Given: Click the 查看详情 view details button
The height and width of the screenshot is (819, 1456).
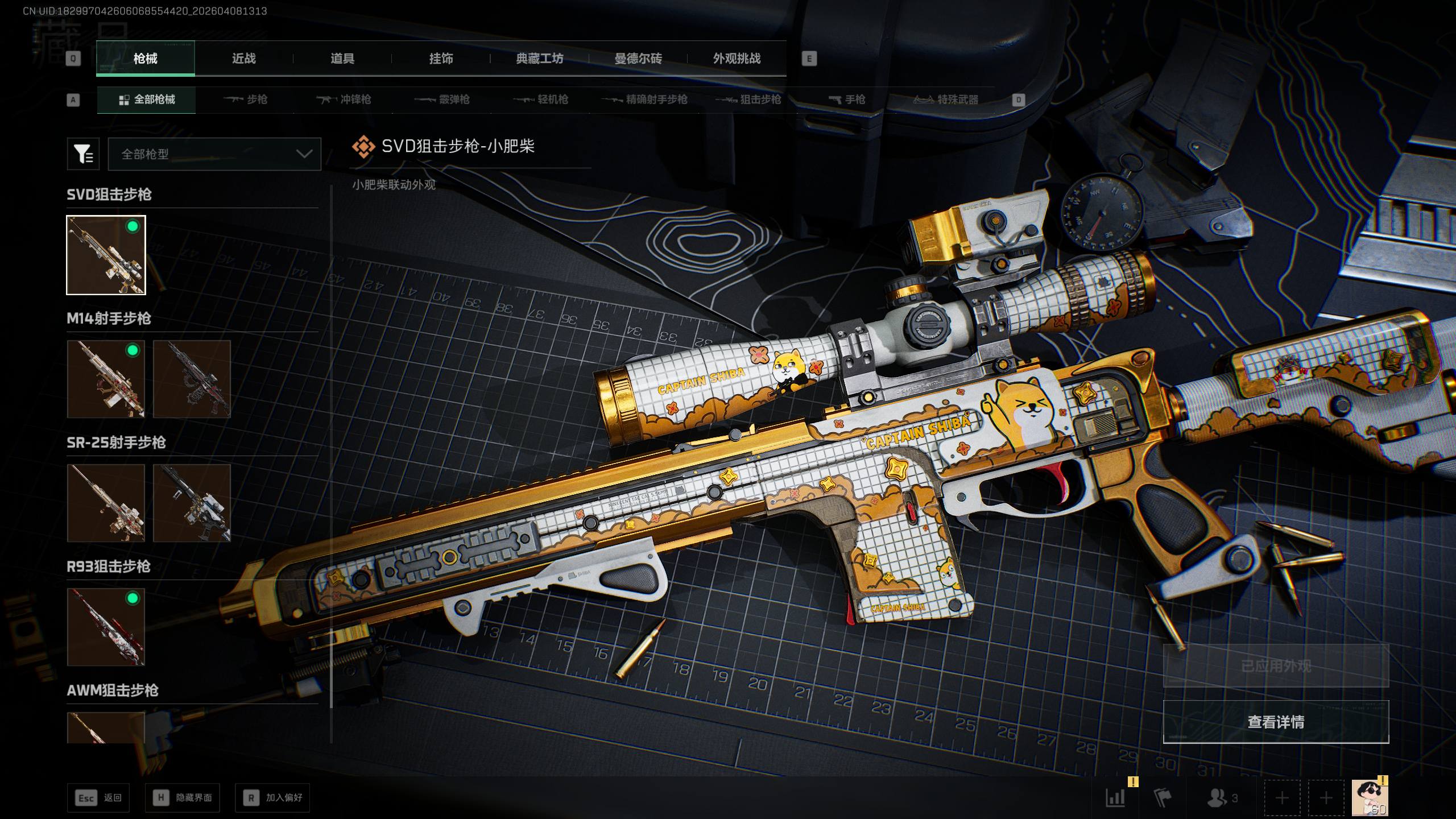Looking at the screenshot, I should pyautogui.click(x=1276, y=722).
